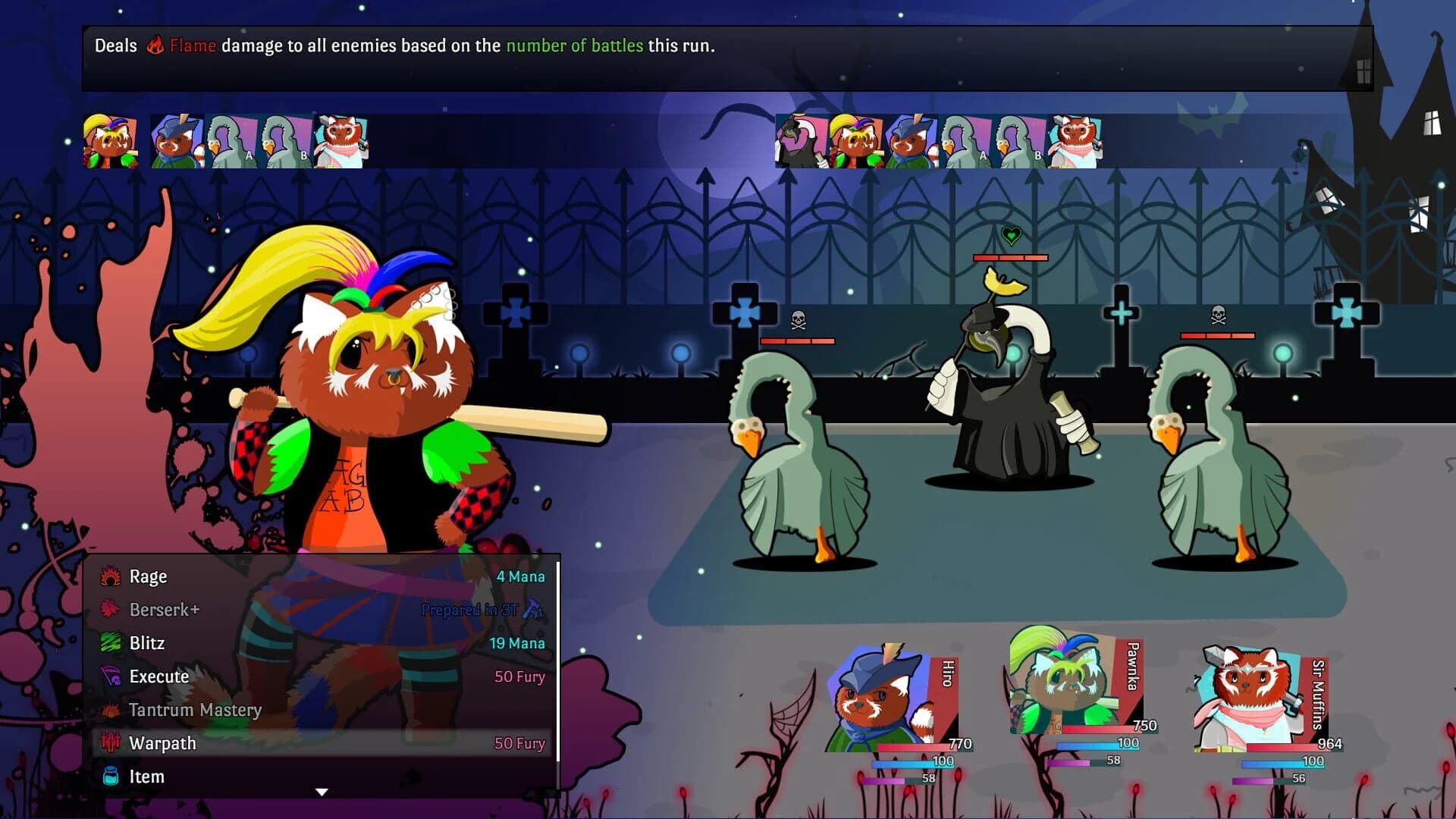Click the Item potion bottle icon
1456x819 pixels.
click(112, 777)
